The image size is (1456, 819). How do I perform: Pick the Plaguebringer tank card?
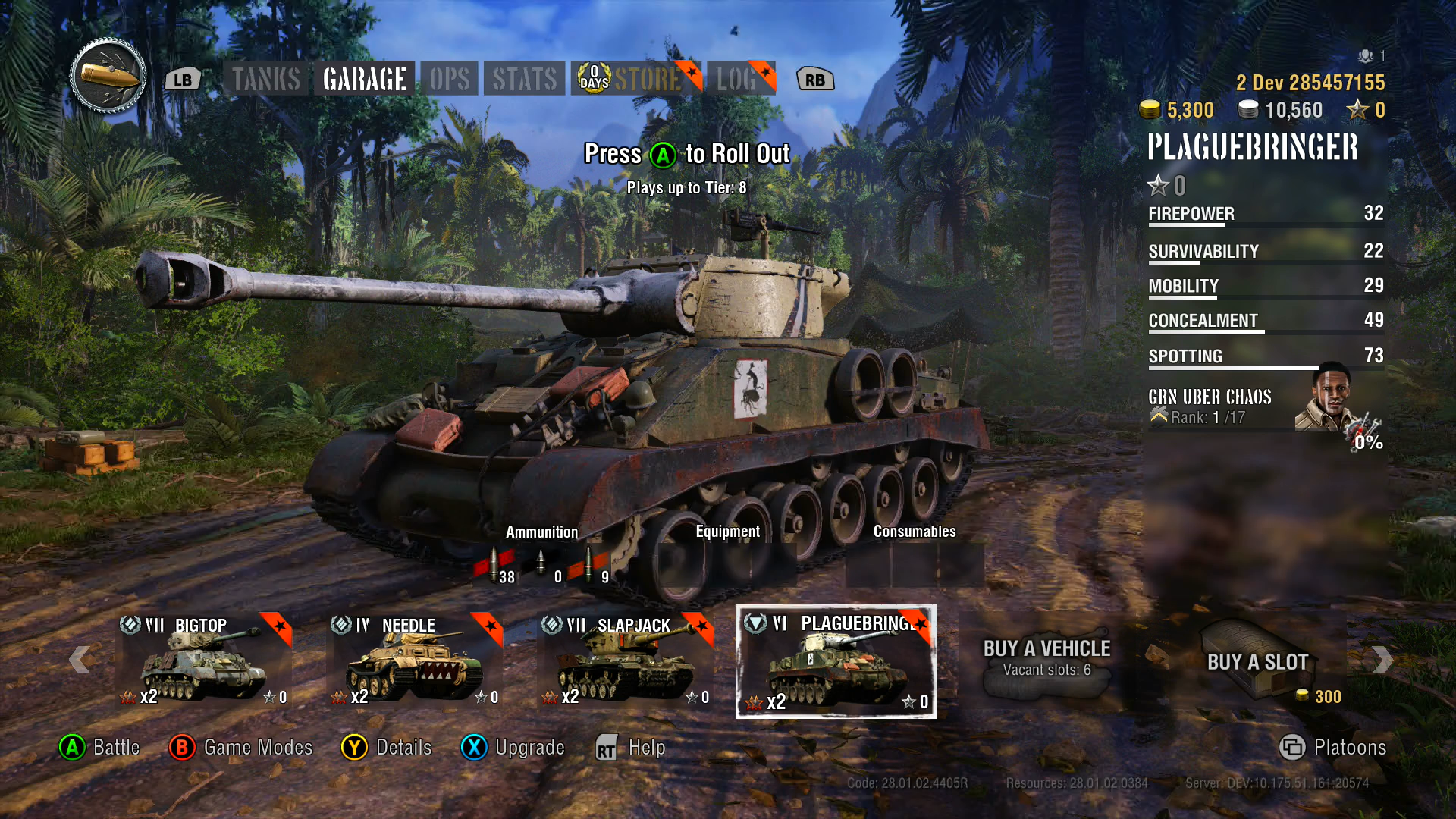tap(836, 661)
